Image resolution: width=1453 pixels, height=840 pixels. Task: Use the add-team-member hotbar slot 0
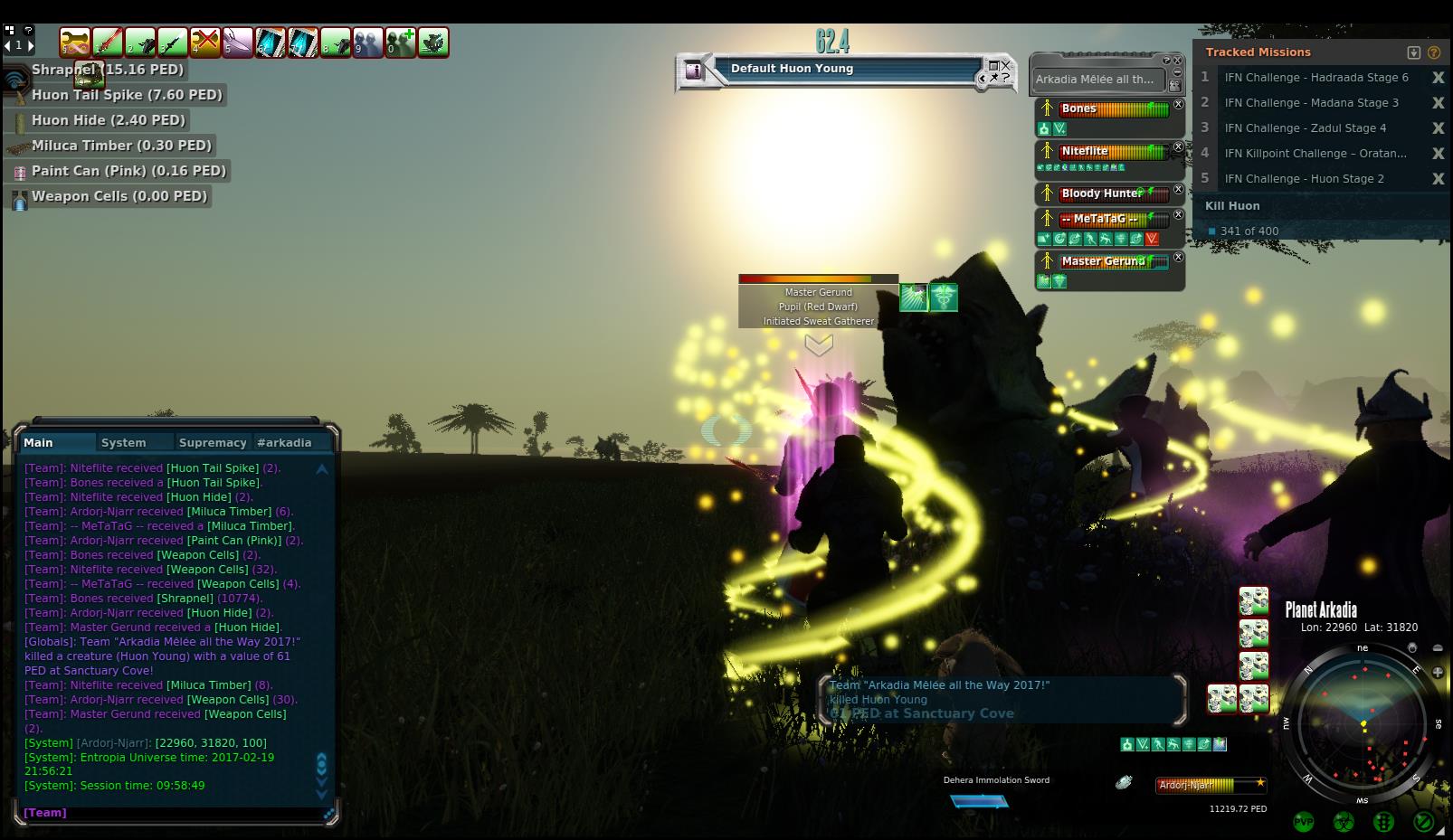tap(401, 42)
